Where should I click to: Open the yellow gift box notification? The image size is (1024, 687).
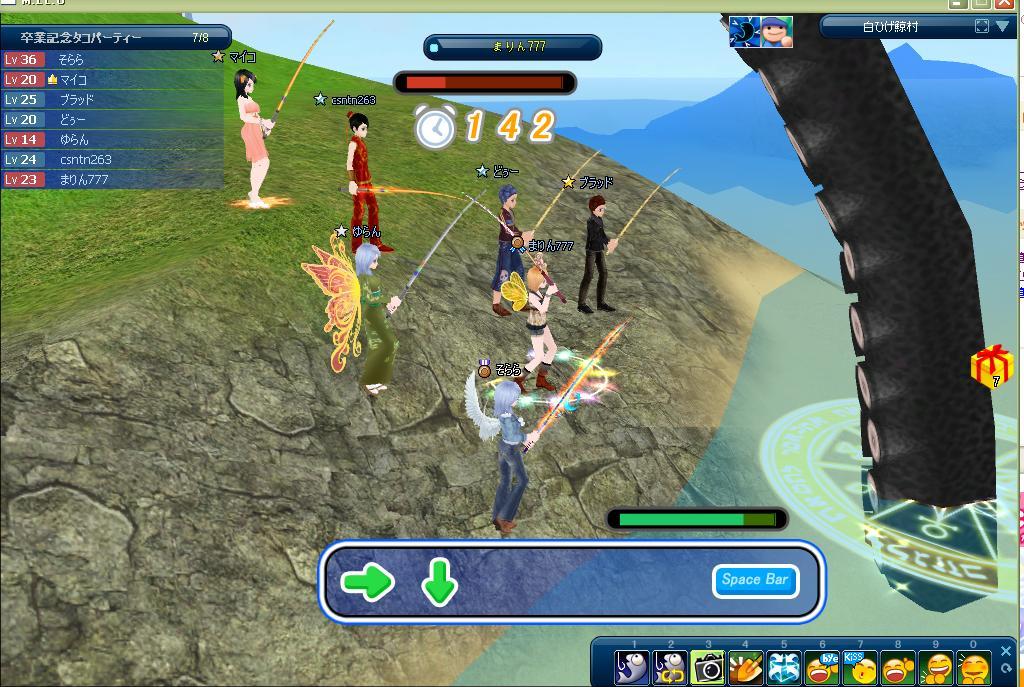click(x=991, y=365)
